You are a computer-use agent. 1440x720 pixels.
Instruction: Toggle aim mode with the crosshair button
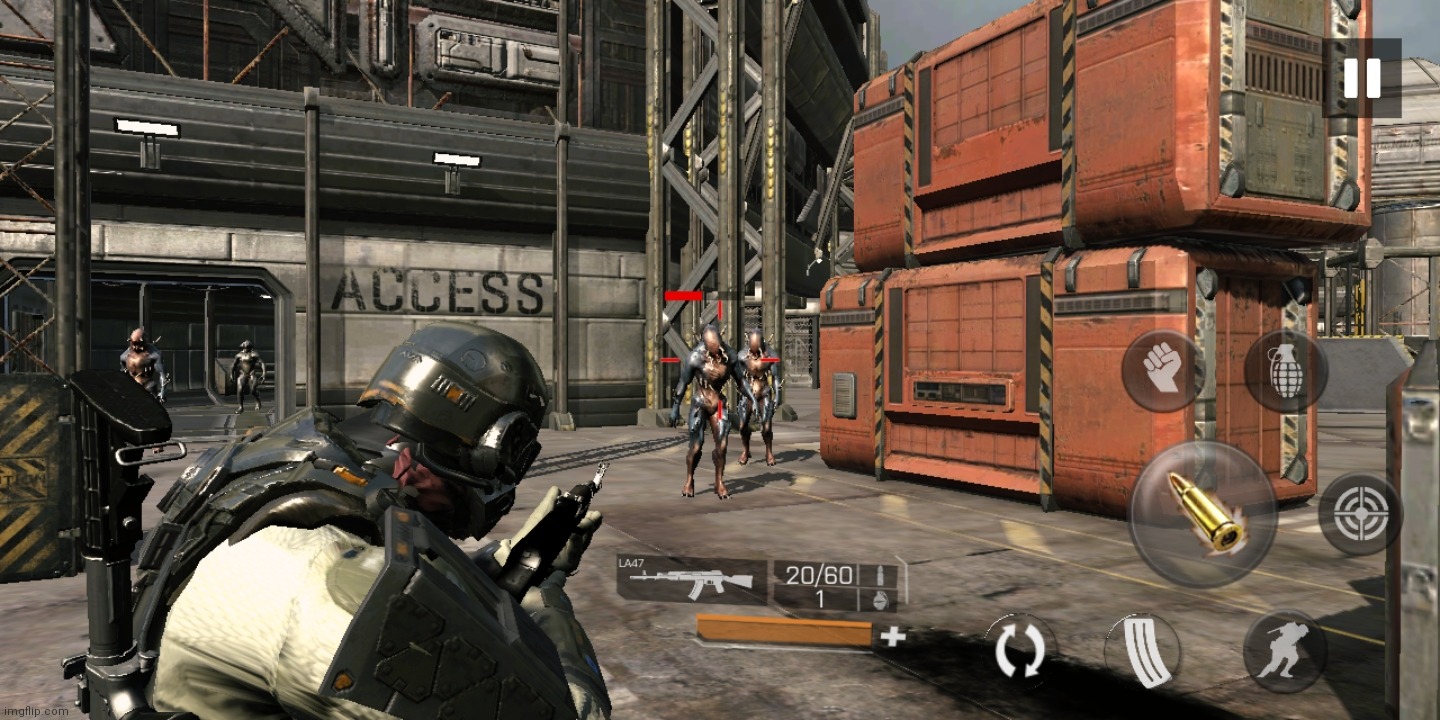tap(1359, 514)
